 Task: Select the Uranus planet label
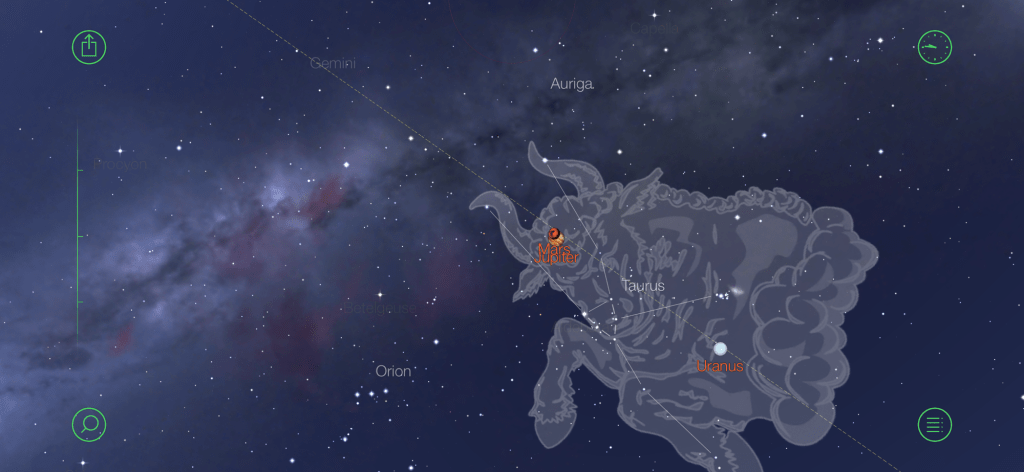(x=720, y=366)
